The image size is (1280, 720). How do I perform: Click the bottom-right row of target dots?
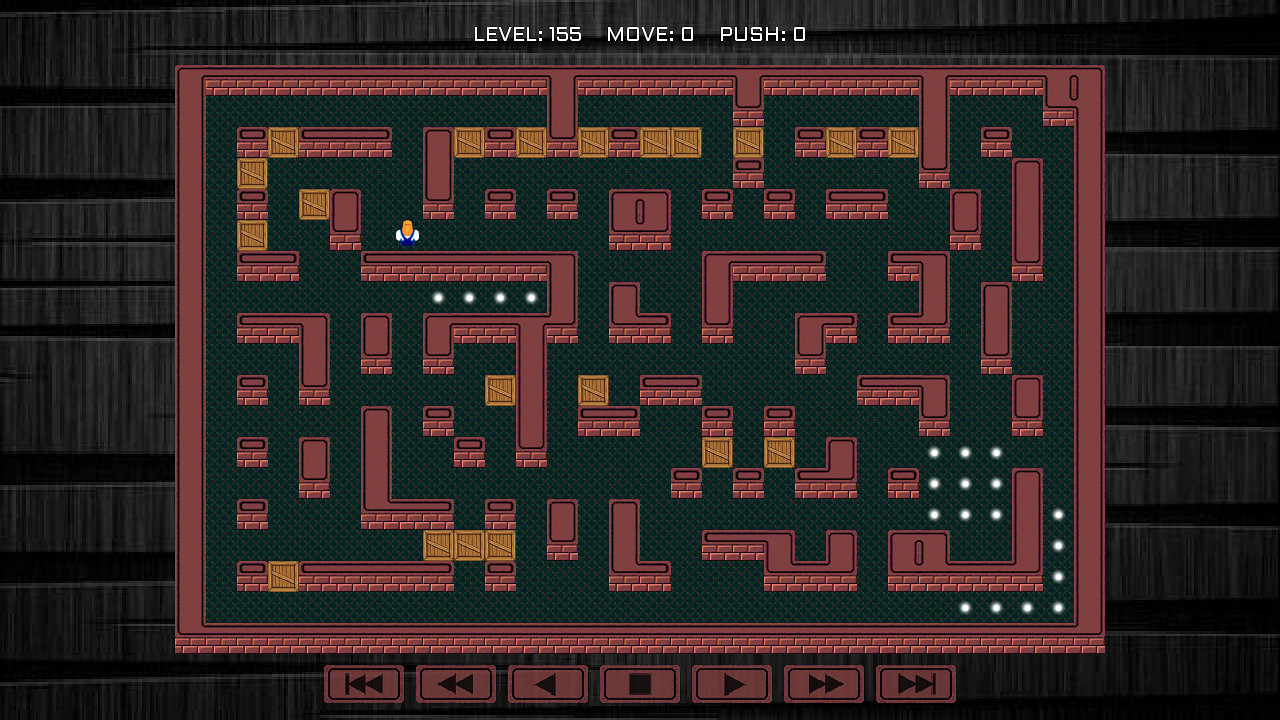pyautogui.click(x=995, y=607)
